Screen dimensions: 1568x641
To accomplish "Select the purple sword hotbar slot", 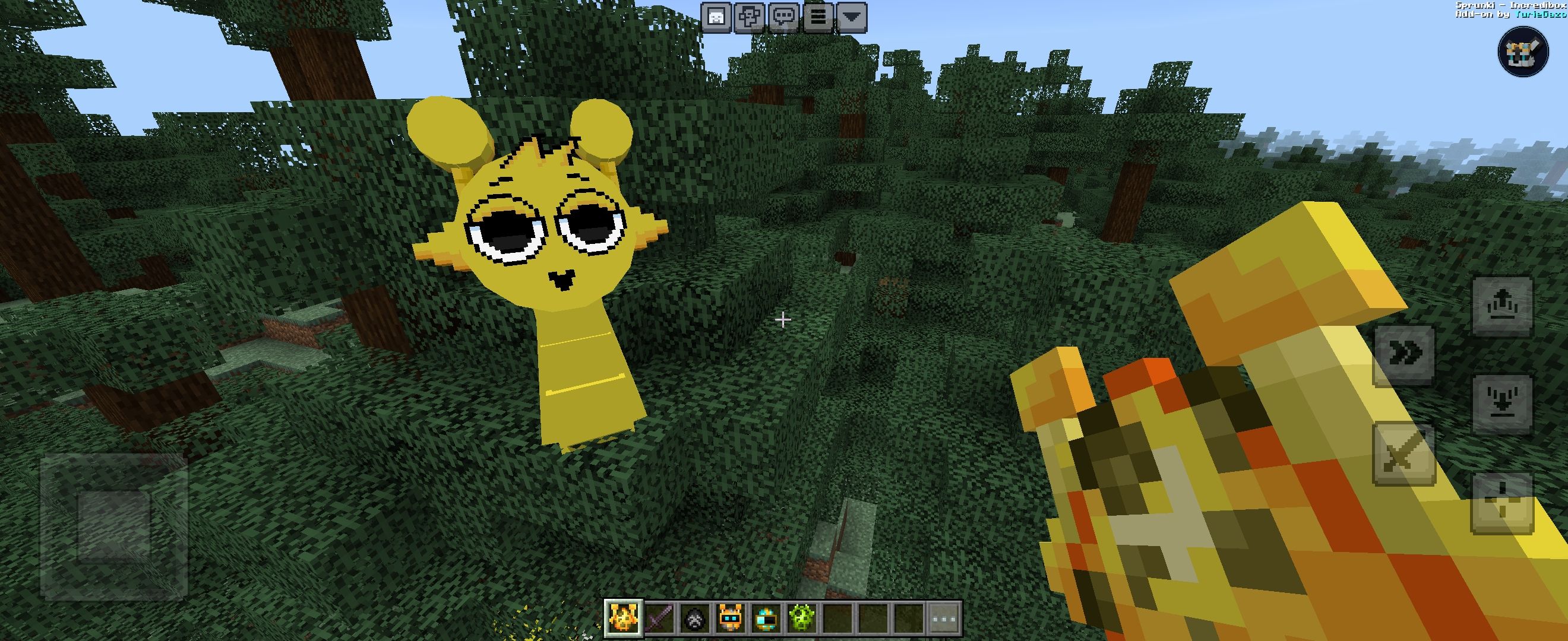I will [x=659, y=619].
